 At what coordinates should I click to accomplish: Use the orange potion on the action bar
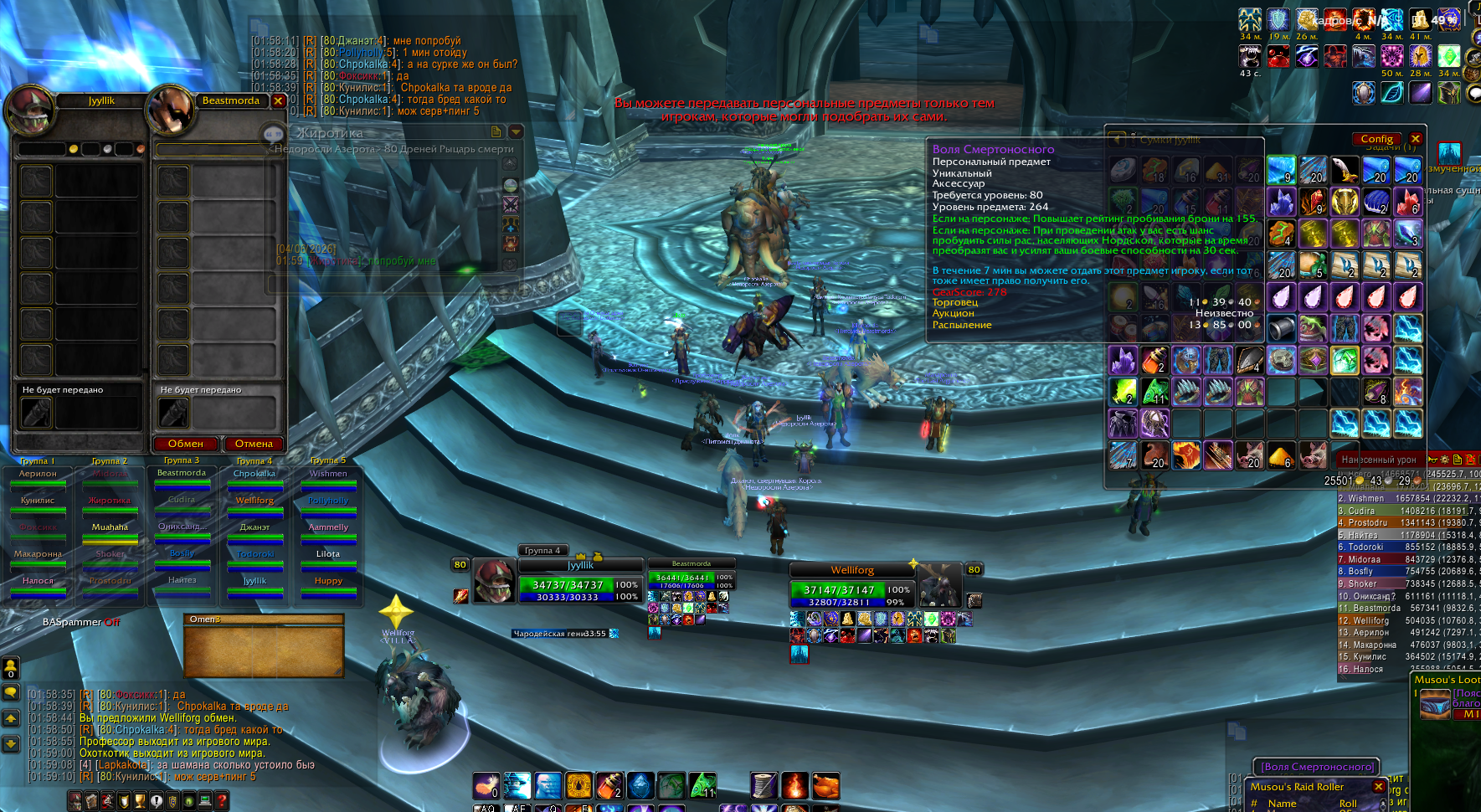609,785
